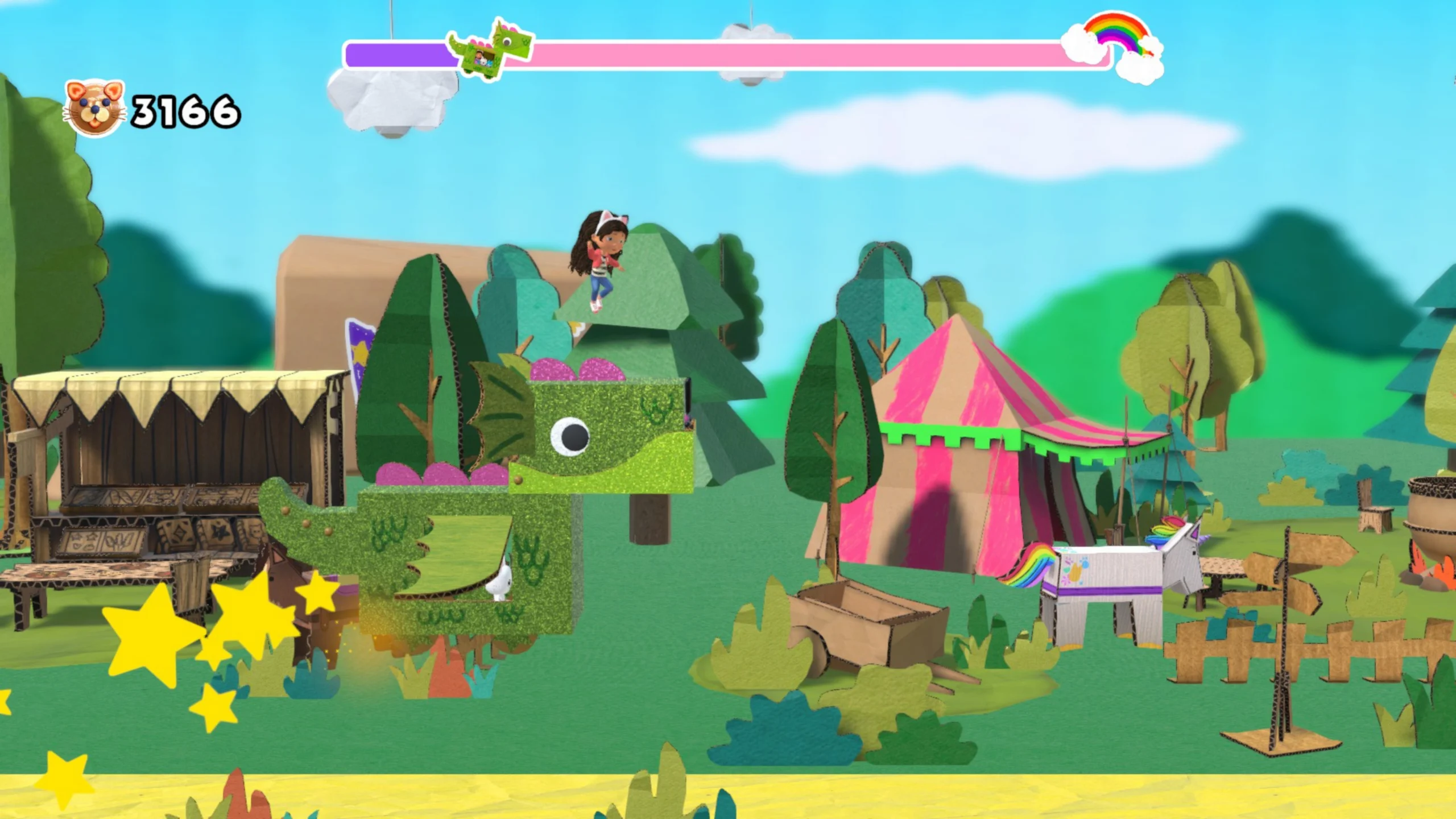
Task: Select the dragon marker on the progress bar
Action: (x=490, y=50)
